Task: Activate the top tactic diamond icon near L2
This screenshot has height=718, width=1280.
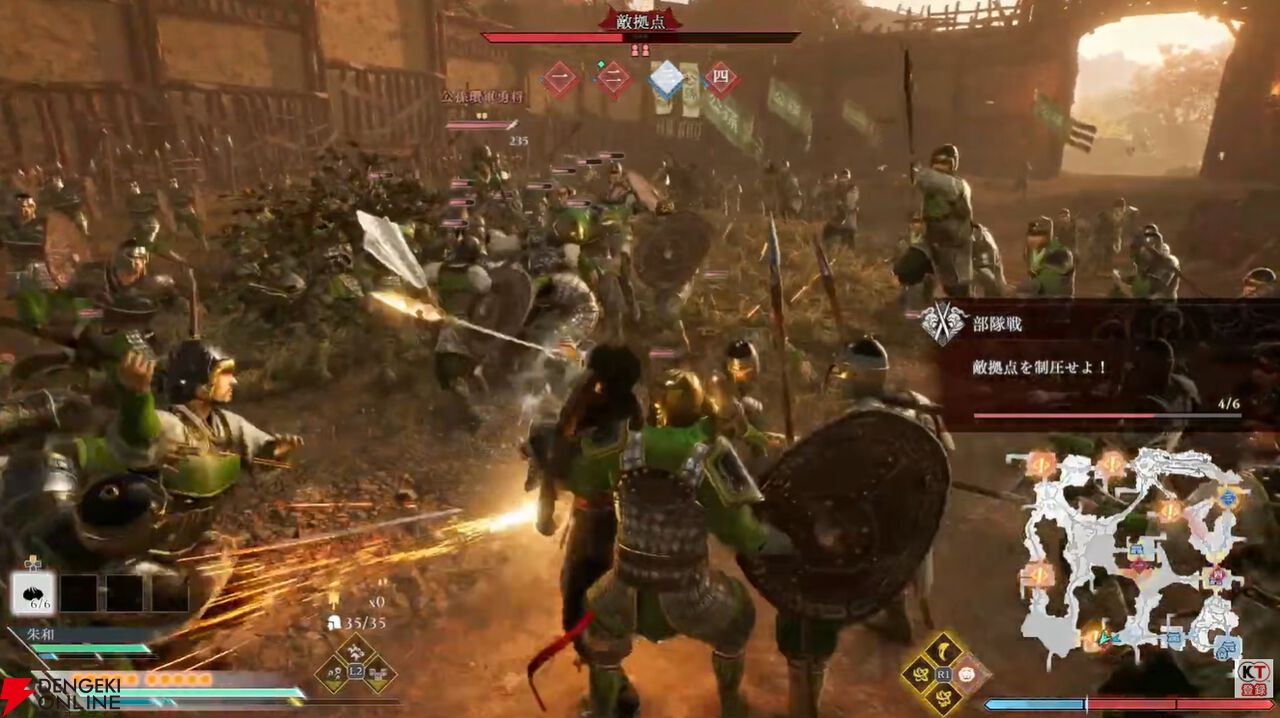Action: click(355, 652)
